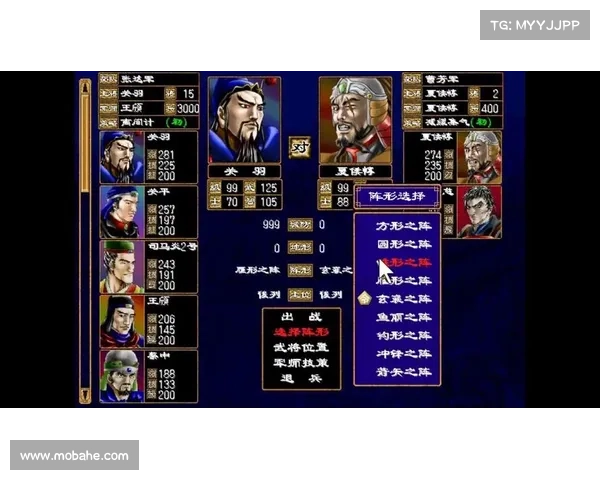The height and width of the screenshot is (480, 600).
Task: Select 关平 in the general list
Action: coord(148,211)
